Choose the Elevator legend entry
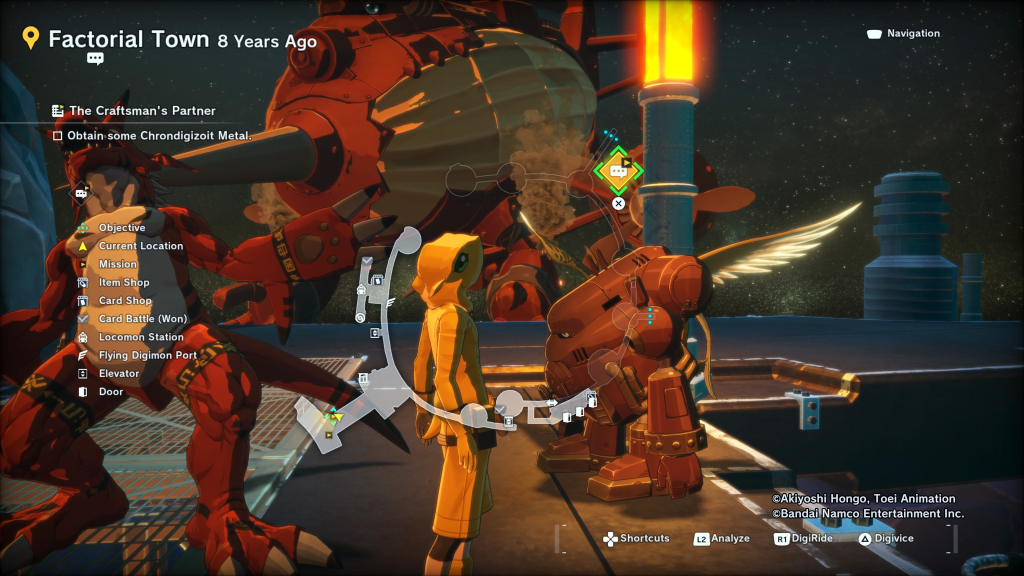 click(x=118, y=373)
